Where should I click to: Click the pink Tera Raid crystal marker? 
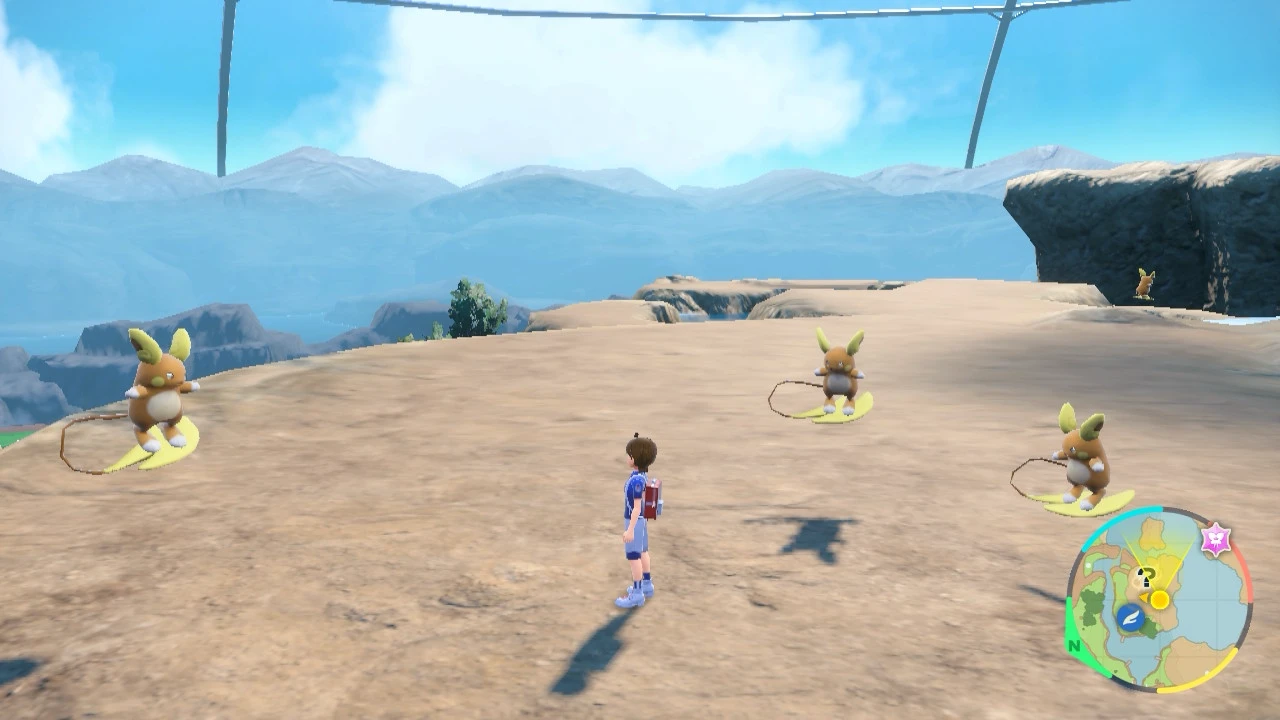click(1216, 539)
